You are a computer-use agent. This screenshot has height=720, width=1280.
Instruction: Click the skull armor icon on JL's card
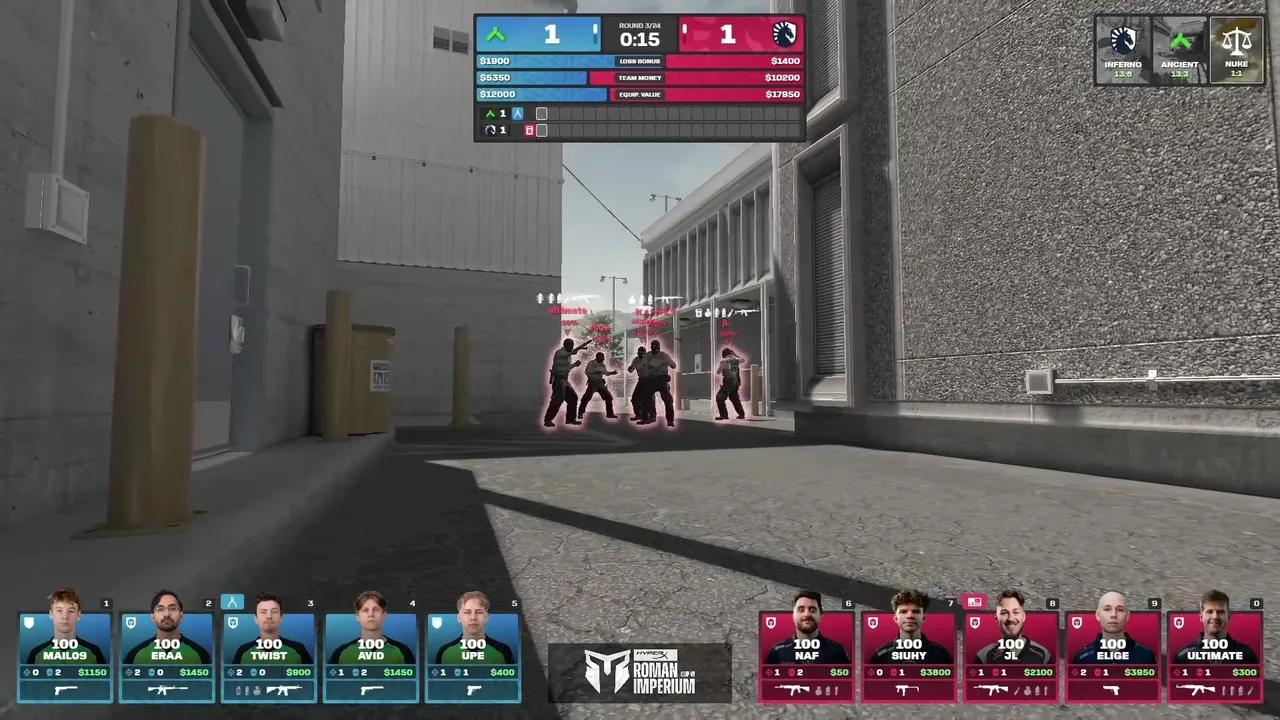pos(975,622)
